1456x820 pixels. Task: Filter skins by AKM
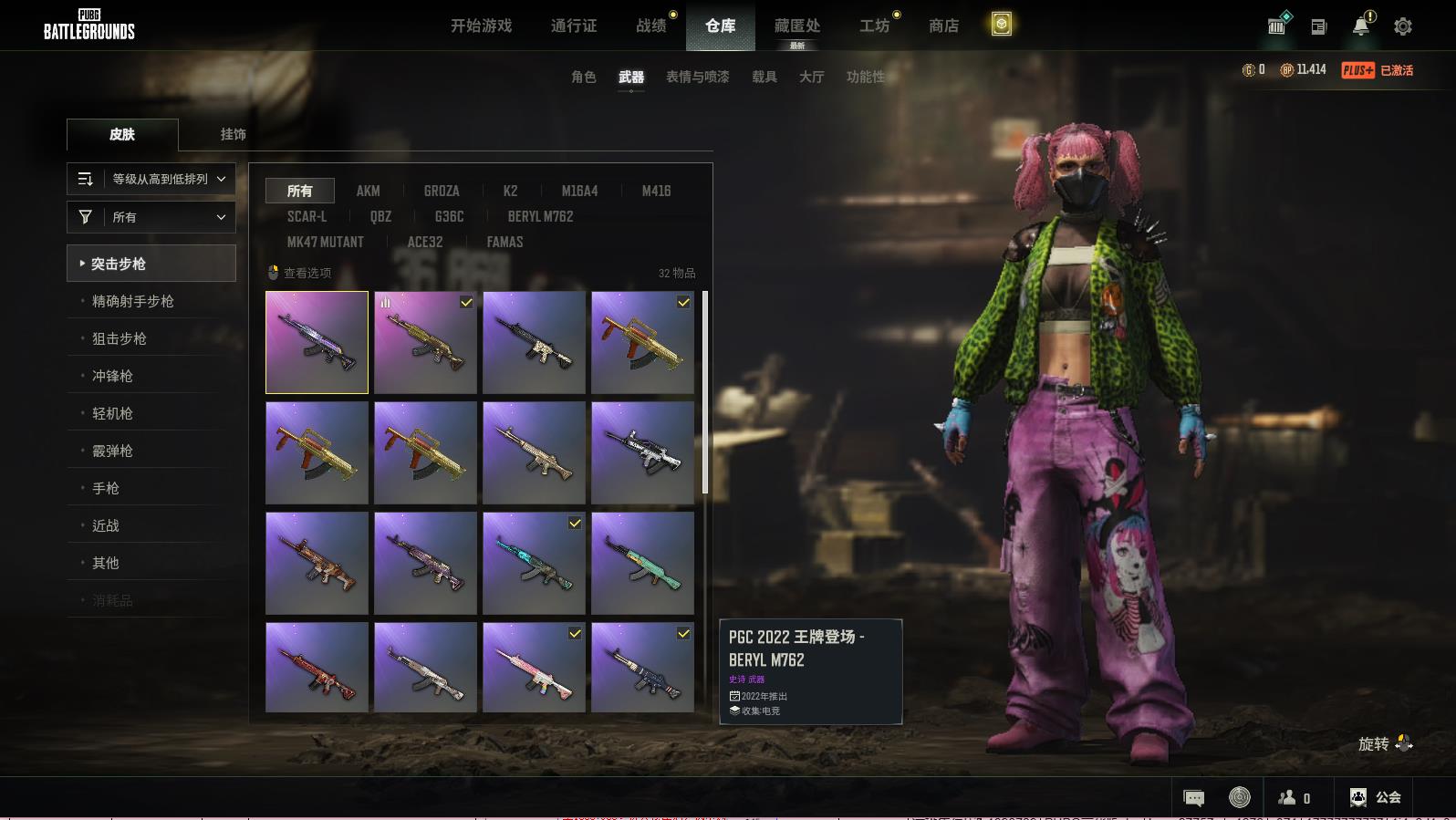(368, 191)
